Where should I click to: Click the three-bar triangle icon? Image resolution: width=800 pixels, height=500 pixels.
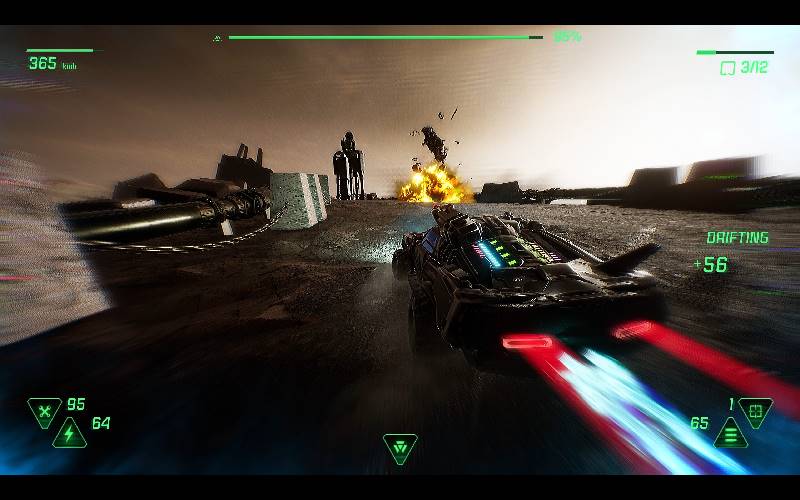click(x=731, y=433)
